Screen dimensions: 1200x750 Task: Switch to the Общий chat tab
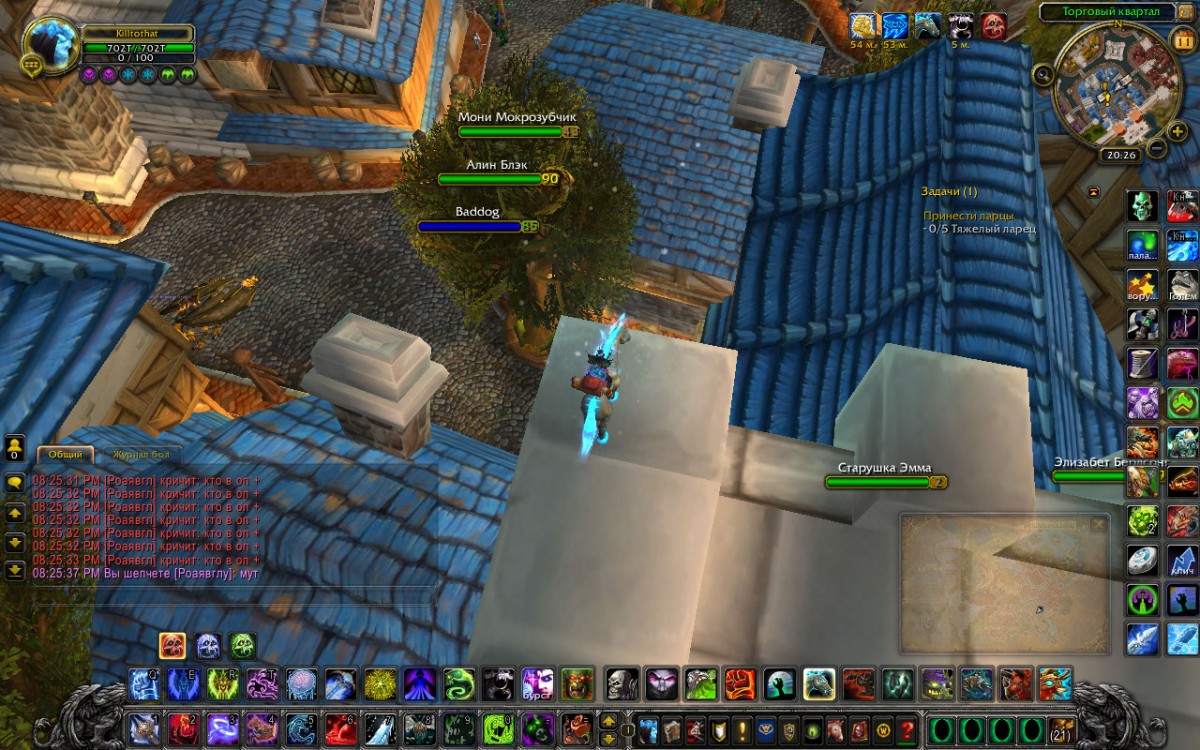coord(65,454)
